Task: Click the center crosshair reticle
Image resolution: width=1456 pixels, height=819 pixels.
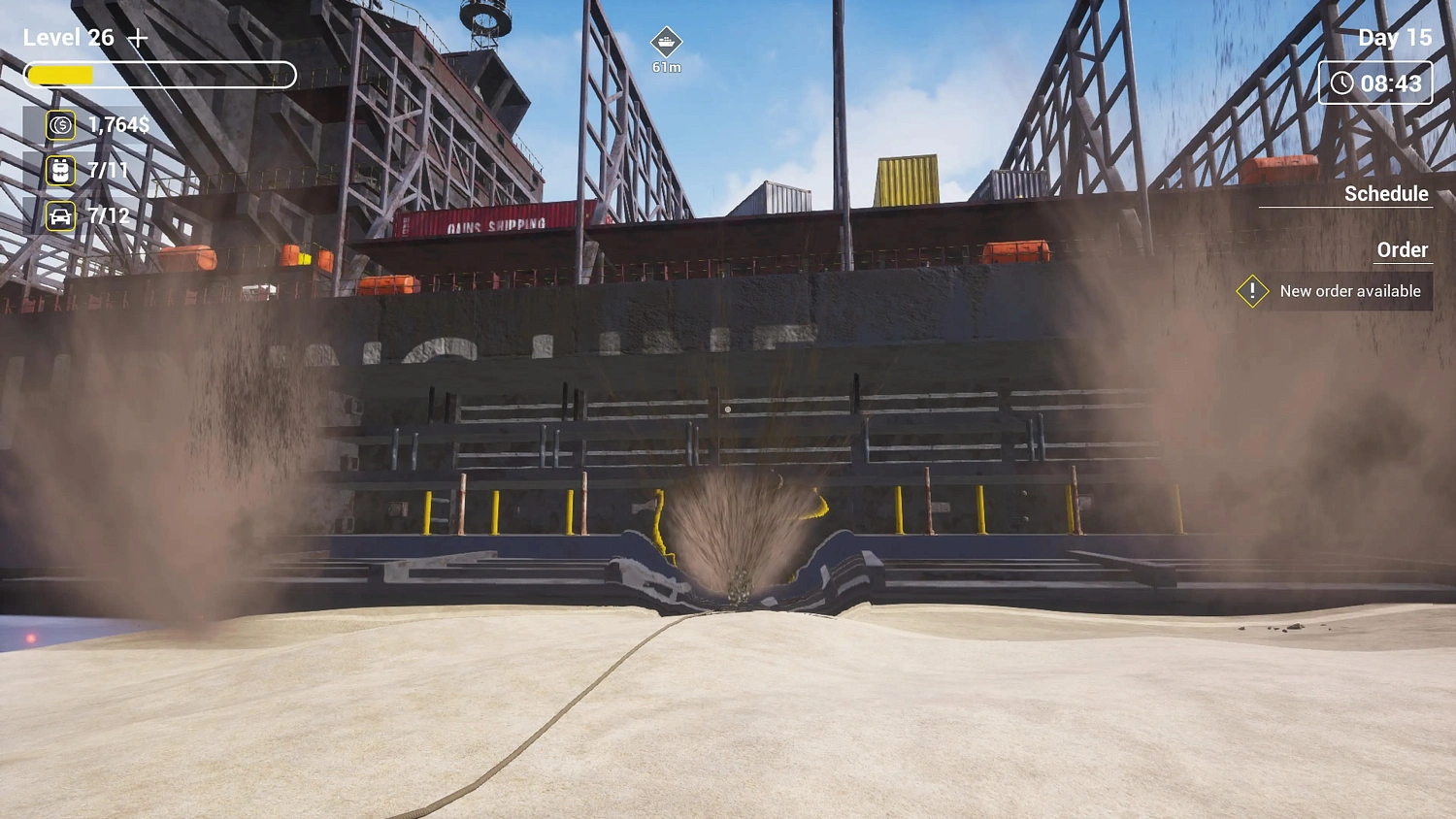Action: (x=728, y=409)
